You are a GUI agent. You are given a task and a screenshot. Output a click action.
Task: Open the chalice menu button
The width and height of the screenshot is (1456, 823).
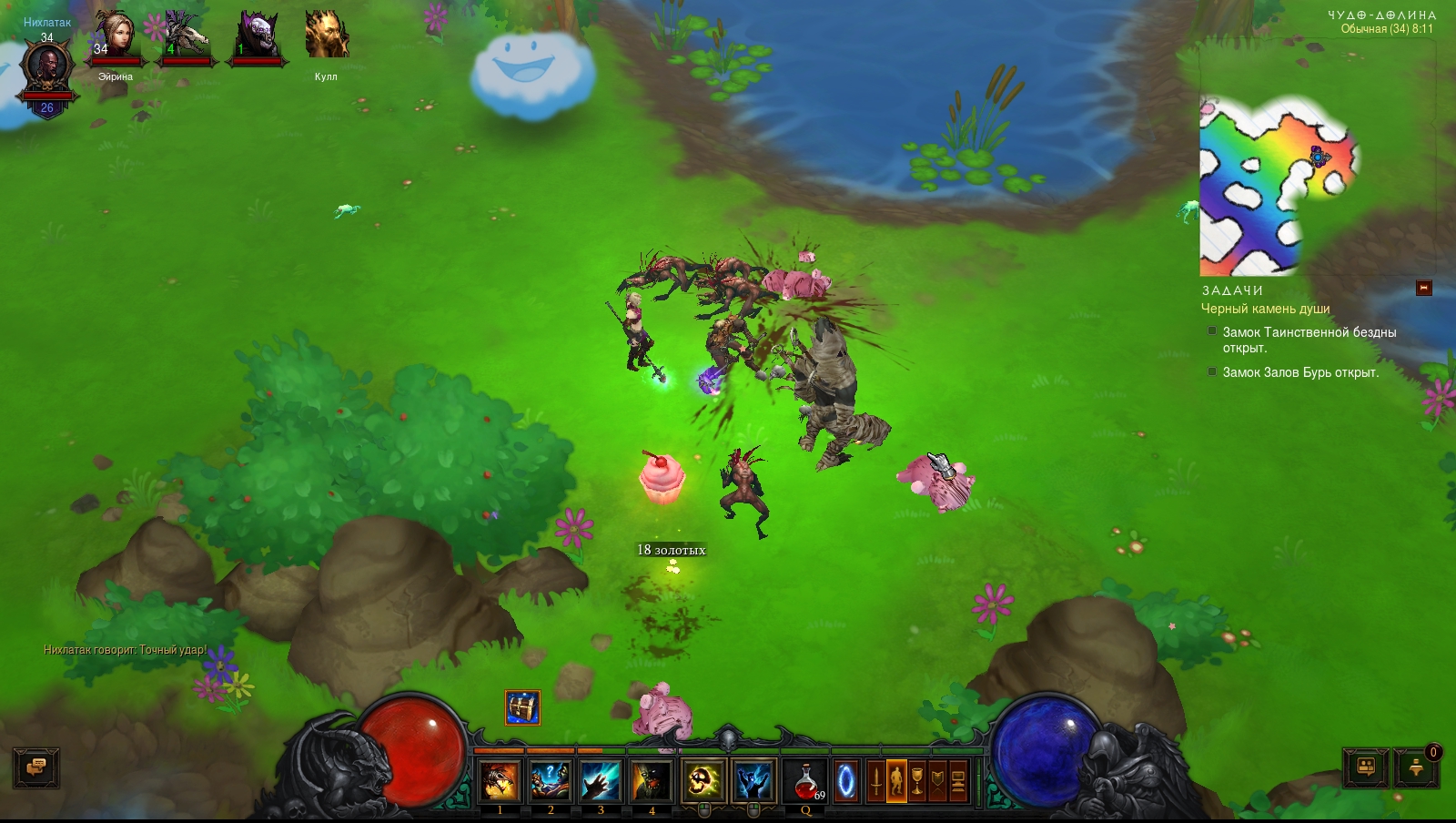coord(917,781)
